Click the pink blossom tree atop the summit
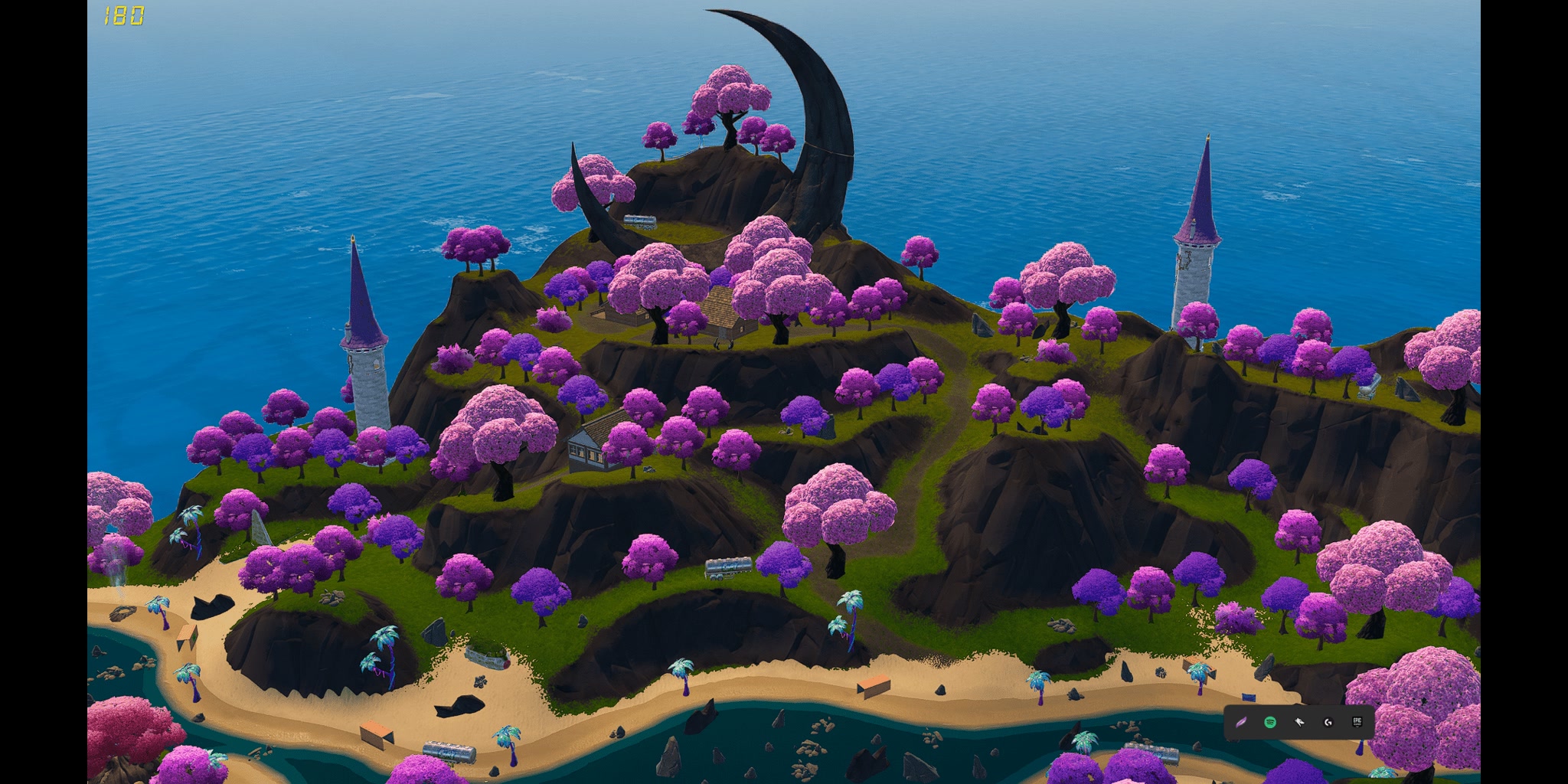This screenshot has width=1568, height=784. point(731,92)
